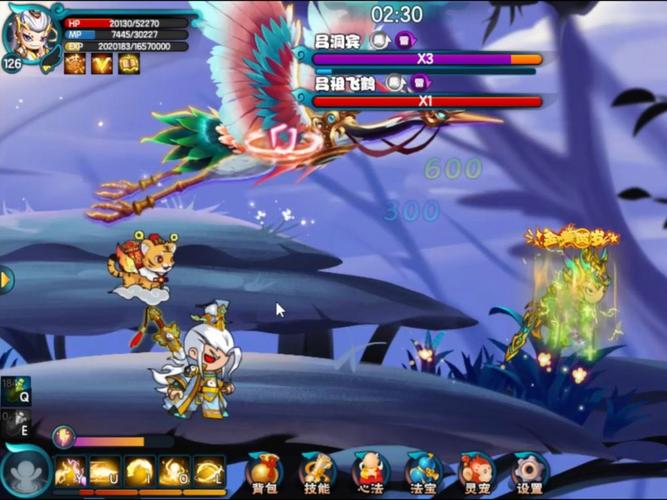The height and width of the screenshot is (500, 667).
Task: Activate the U skill icon
Action: pos(105,471)
